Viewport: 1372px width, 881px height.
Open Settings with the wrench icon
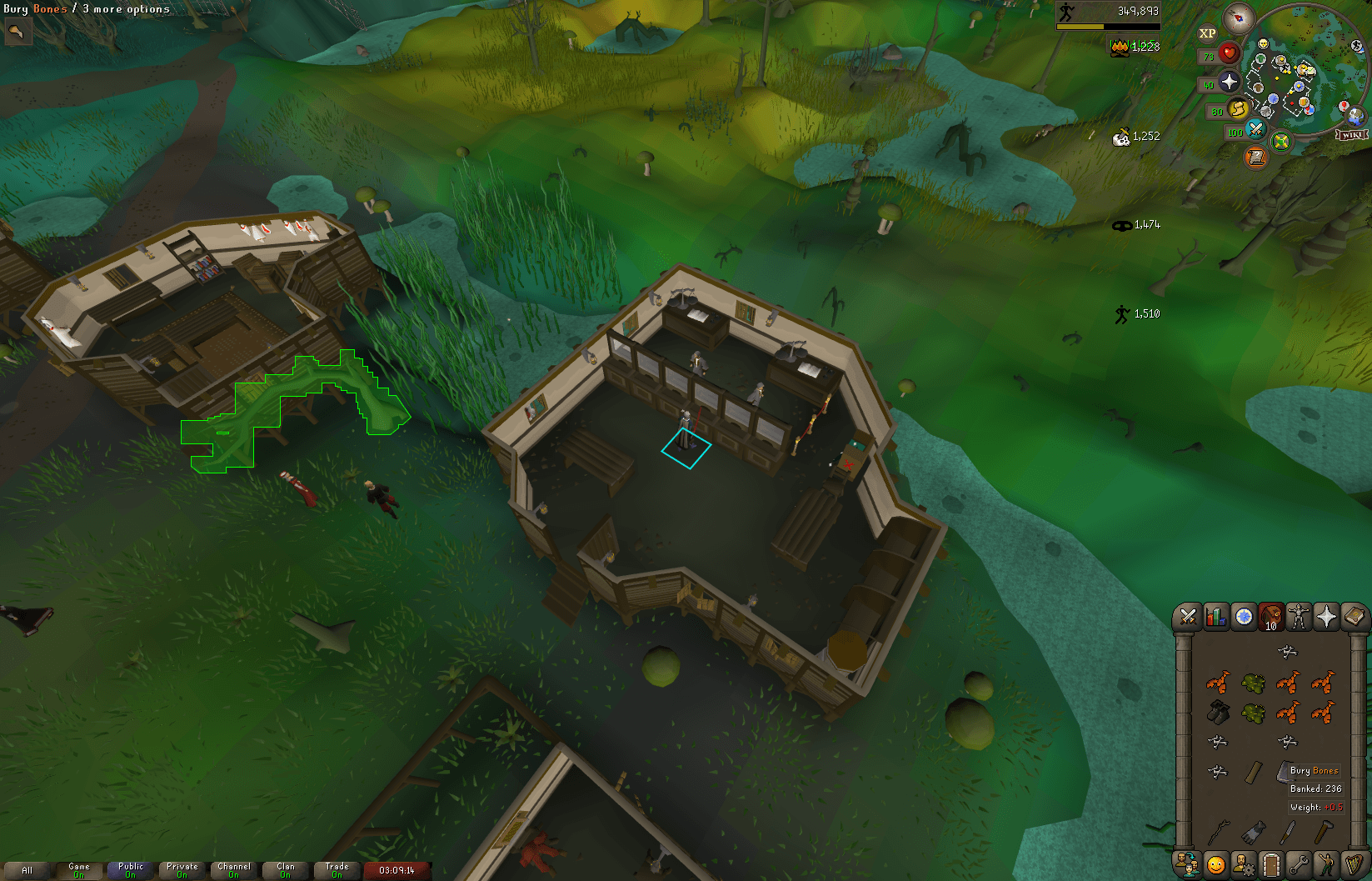click(1300, 864)
